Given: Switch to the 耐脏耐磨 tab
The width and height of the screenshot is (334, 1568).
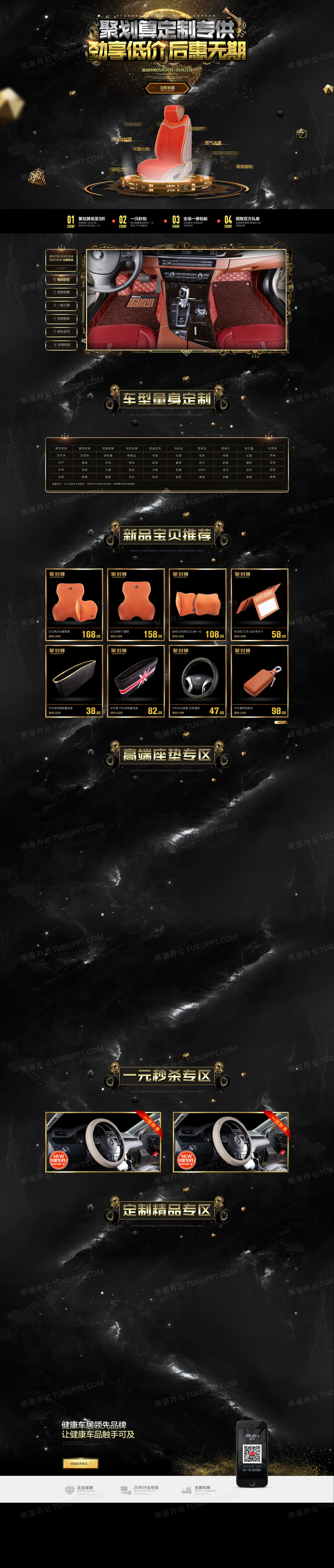Looking at the screenshot, I should click(61, 292).
